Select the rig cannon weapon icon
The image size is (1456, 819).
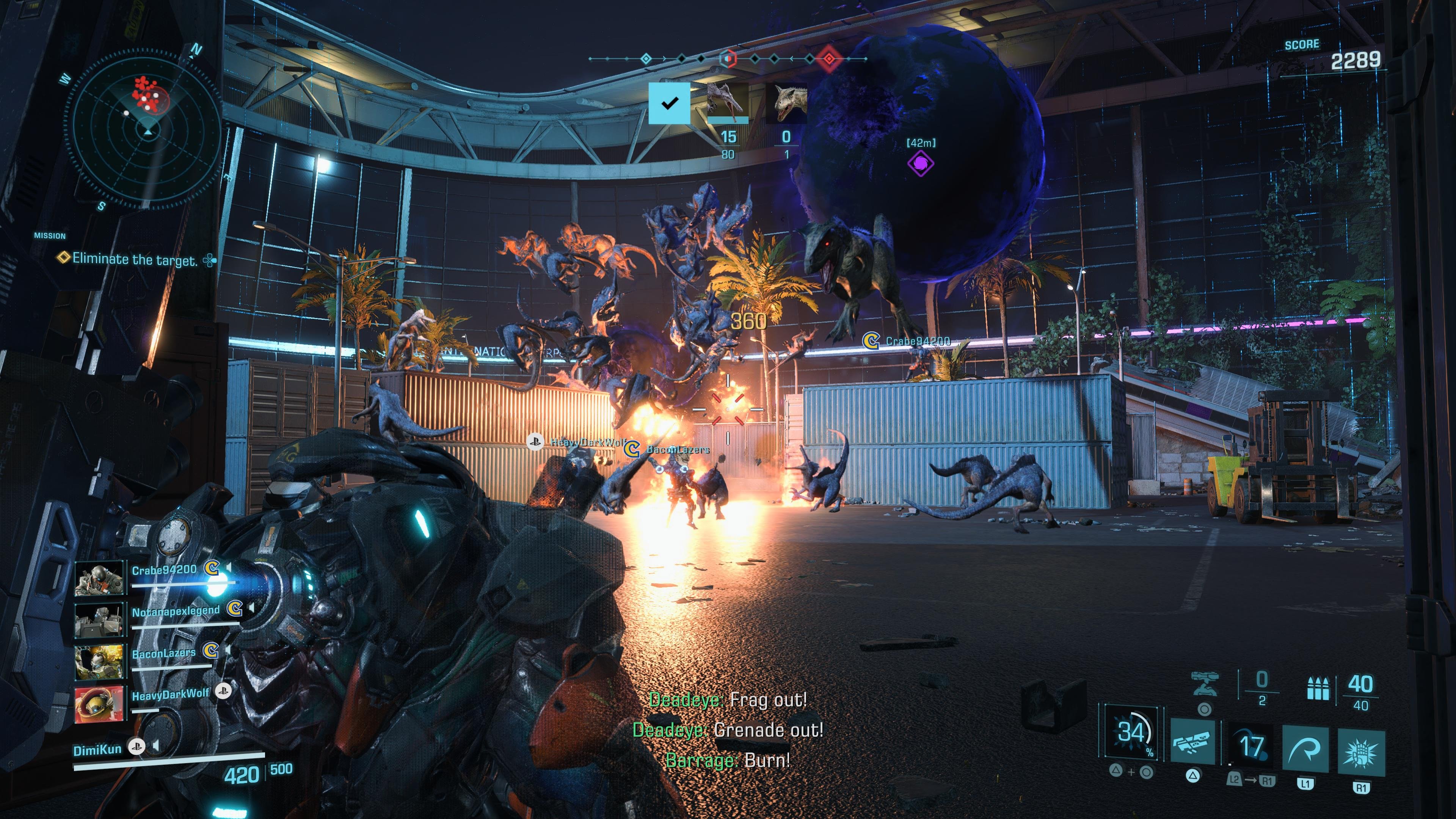pyautogui.click(x=1192, y=742)
